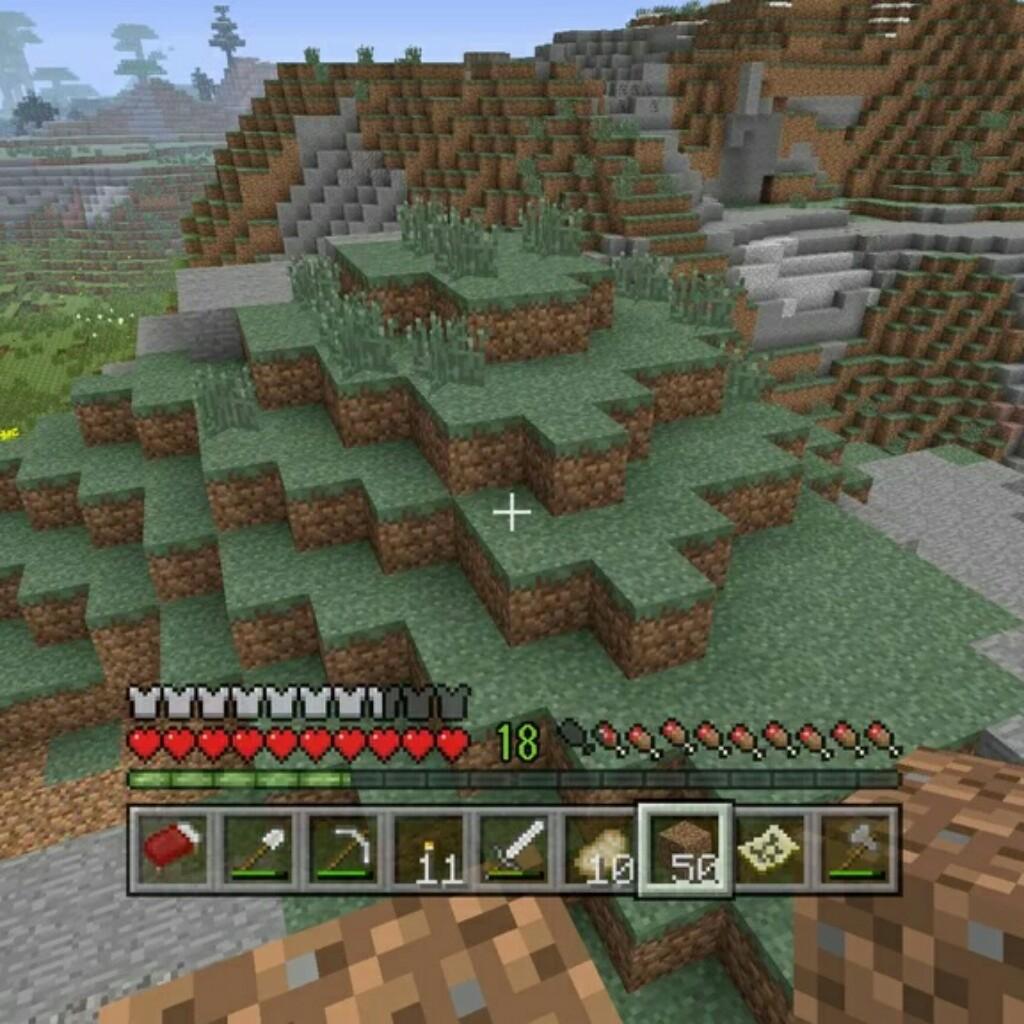The height and width of the screenshot is (1024, 1024).
Task: Switch to the iron pickaxe slot
Action: 343,850
